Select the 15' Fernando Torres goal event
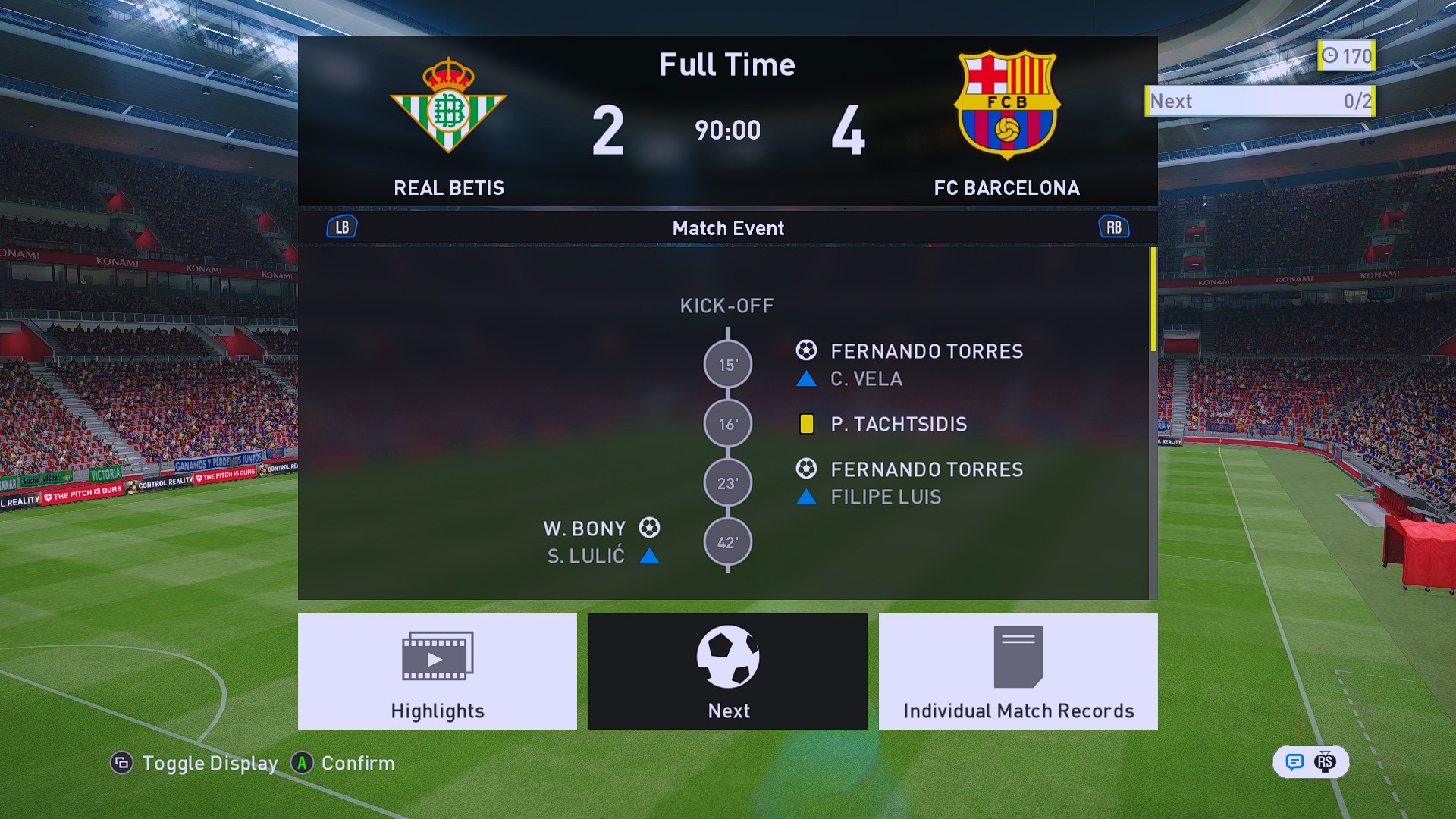 click(x=926, y=352)
